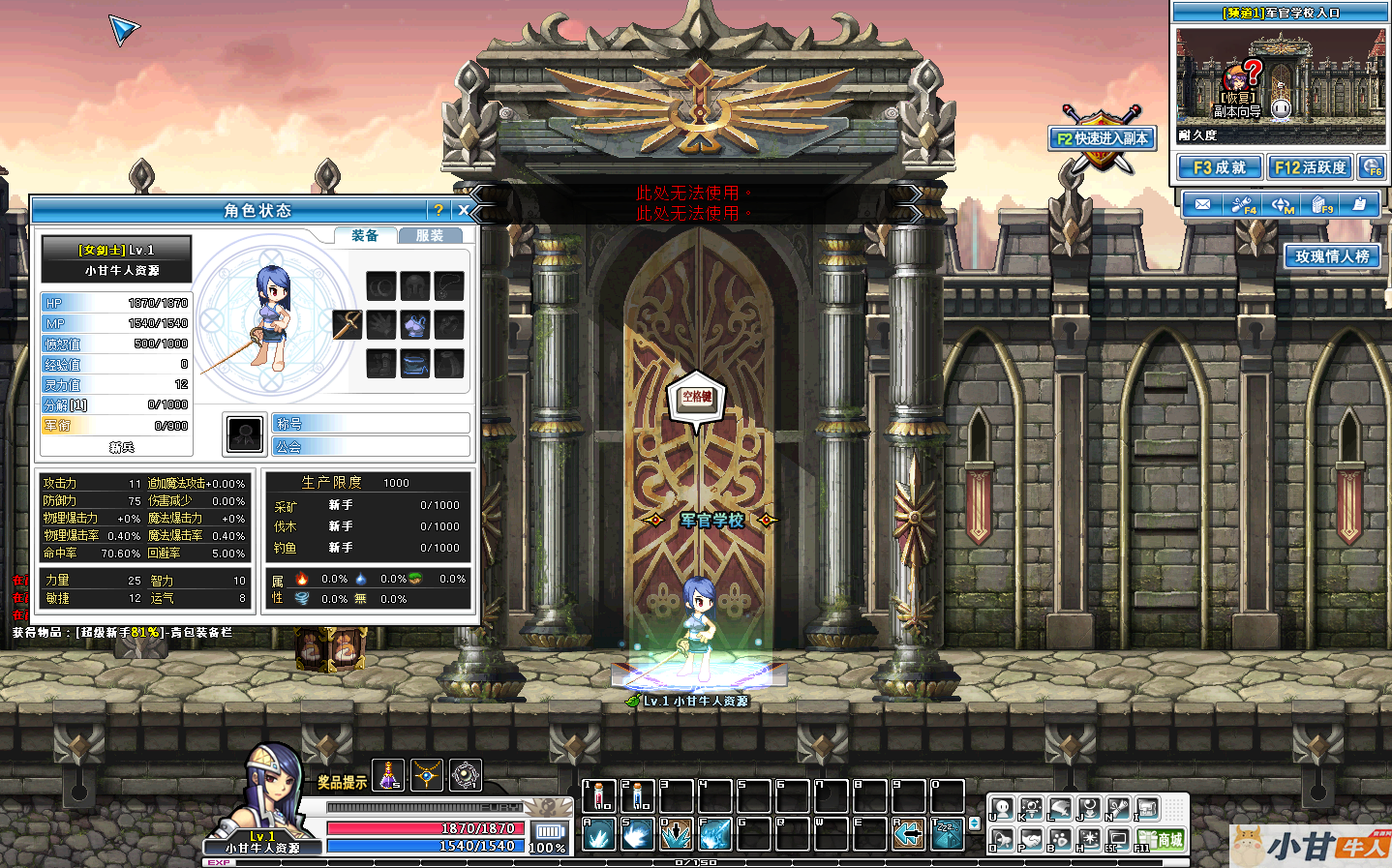Use the red HP potion in slot 1
Viewport: 1392px width, 868px height.
[x=599, y=796]
